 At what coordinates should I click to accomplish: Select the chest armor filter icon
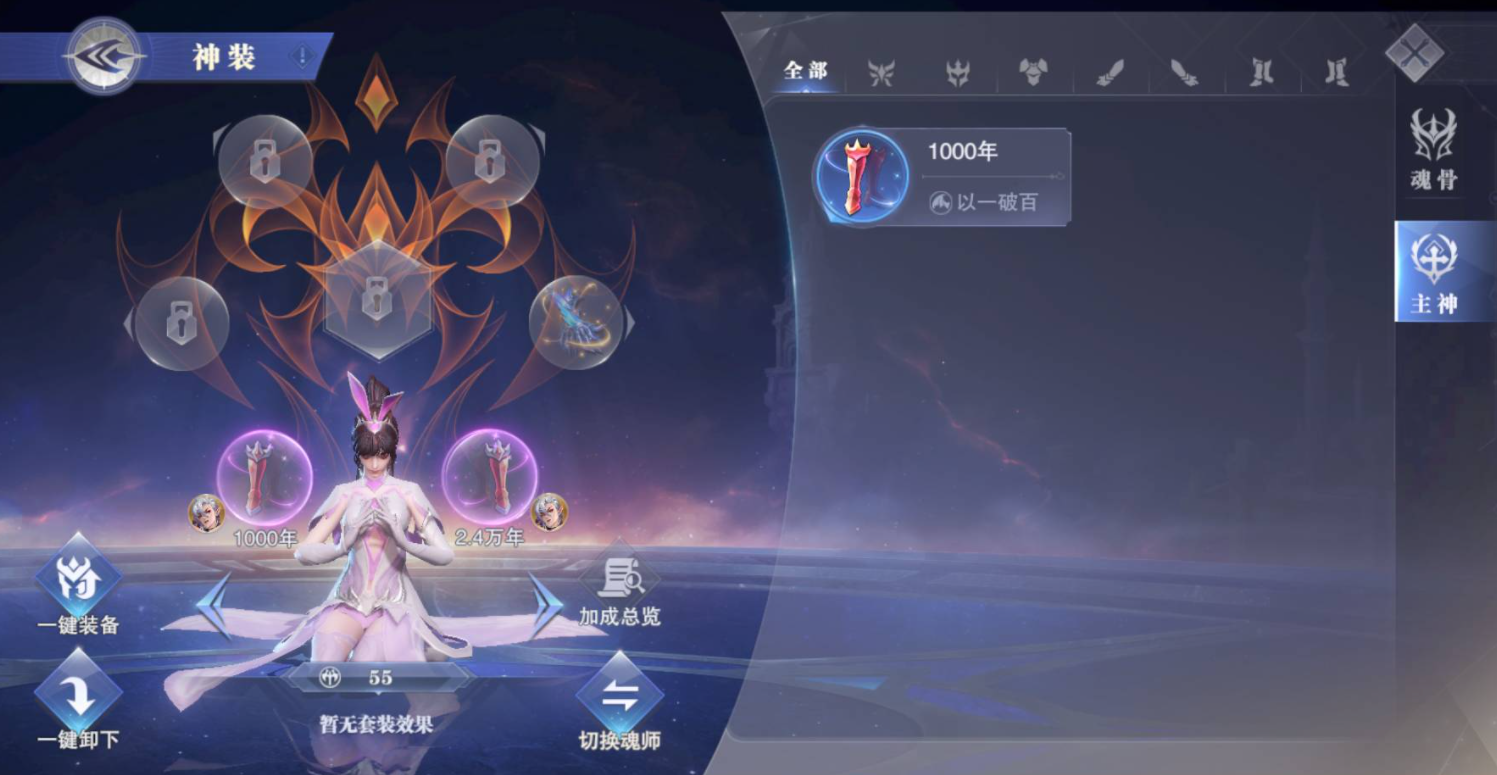(1031, 72)
